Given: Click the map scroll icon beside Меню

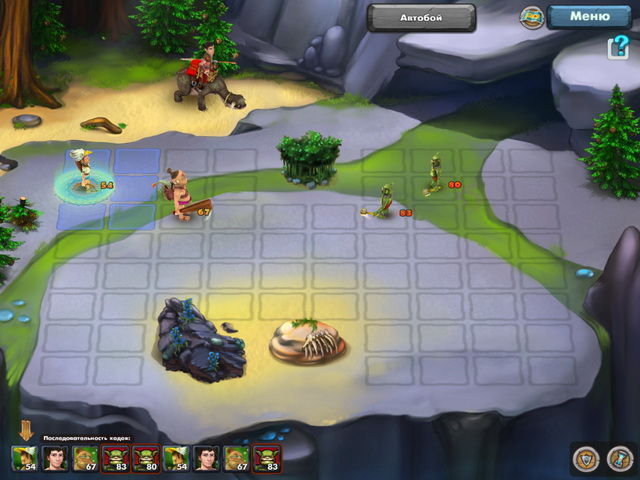Looking at the screenshot, I should point(532,17).
